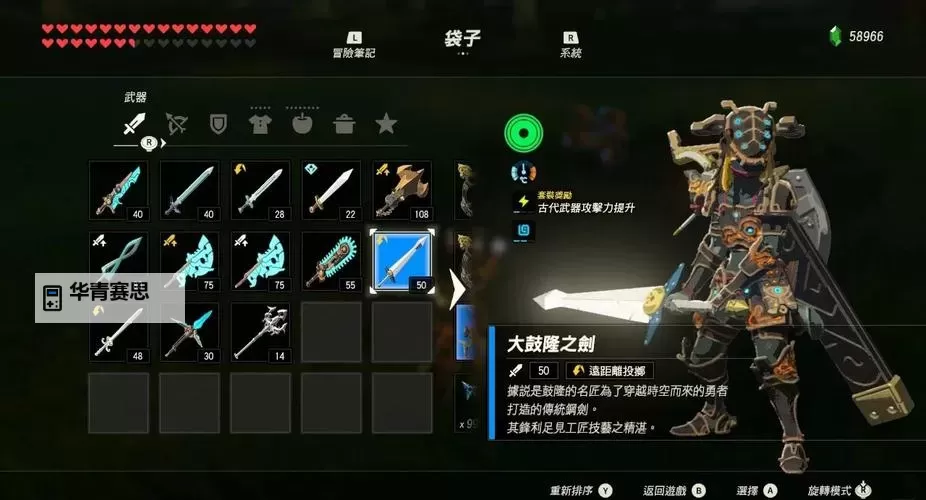Go to the 冒險筆記 adventure log page
This screenshot has width=926, height=500.
(354, 46)
